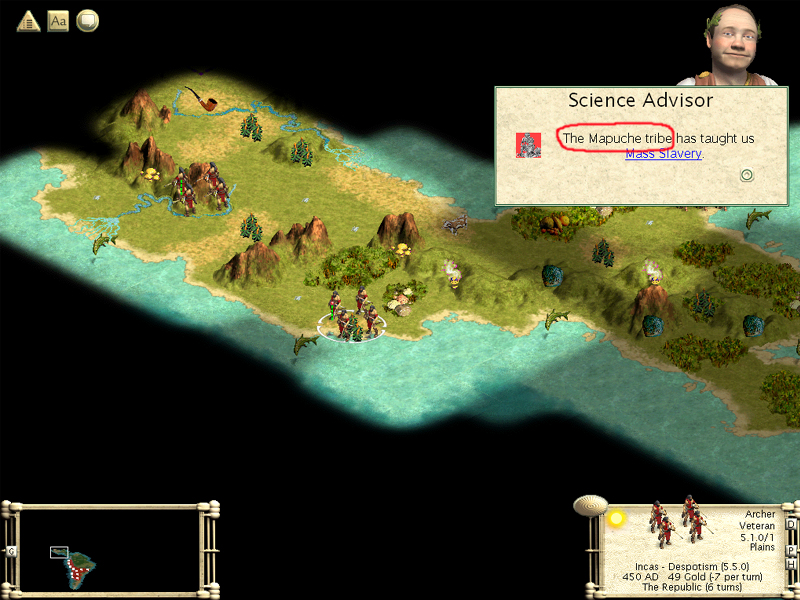This screenshot has width=800, height=600.
Task: Dismiss the Science Advisor popup with the circle button
Action: tap(746, 175)
